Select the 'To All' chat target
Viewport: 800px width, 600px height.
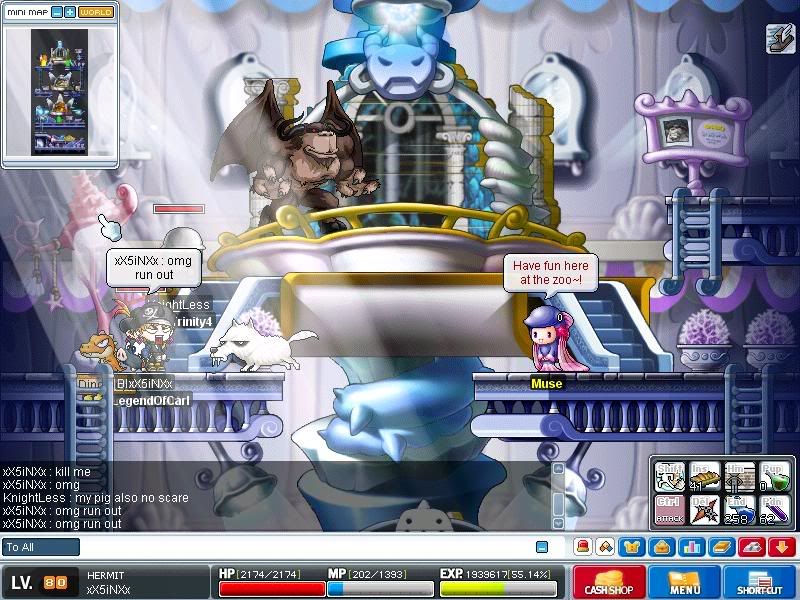(40, 547)
